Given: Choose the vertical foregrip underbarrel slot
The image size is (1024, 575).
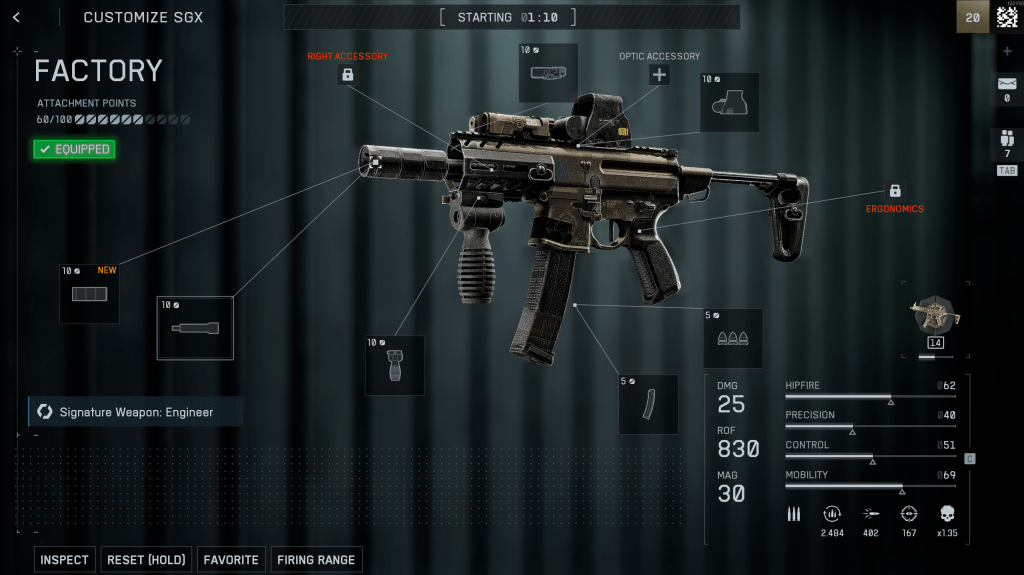Looking at the screenshot, I should tap(394, 365).
